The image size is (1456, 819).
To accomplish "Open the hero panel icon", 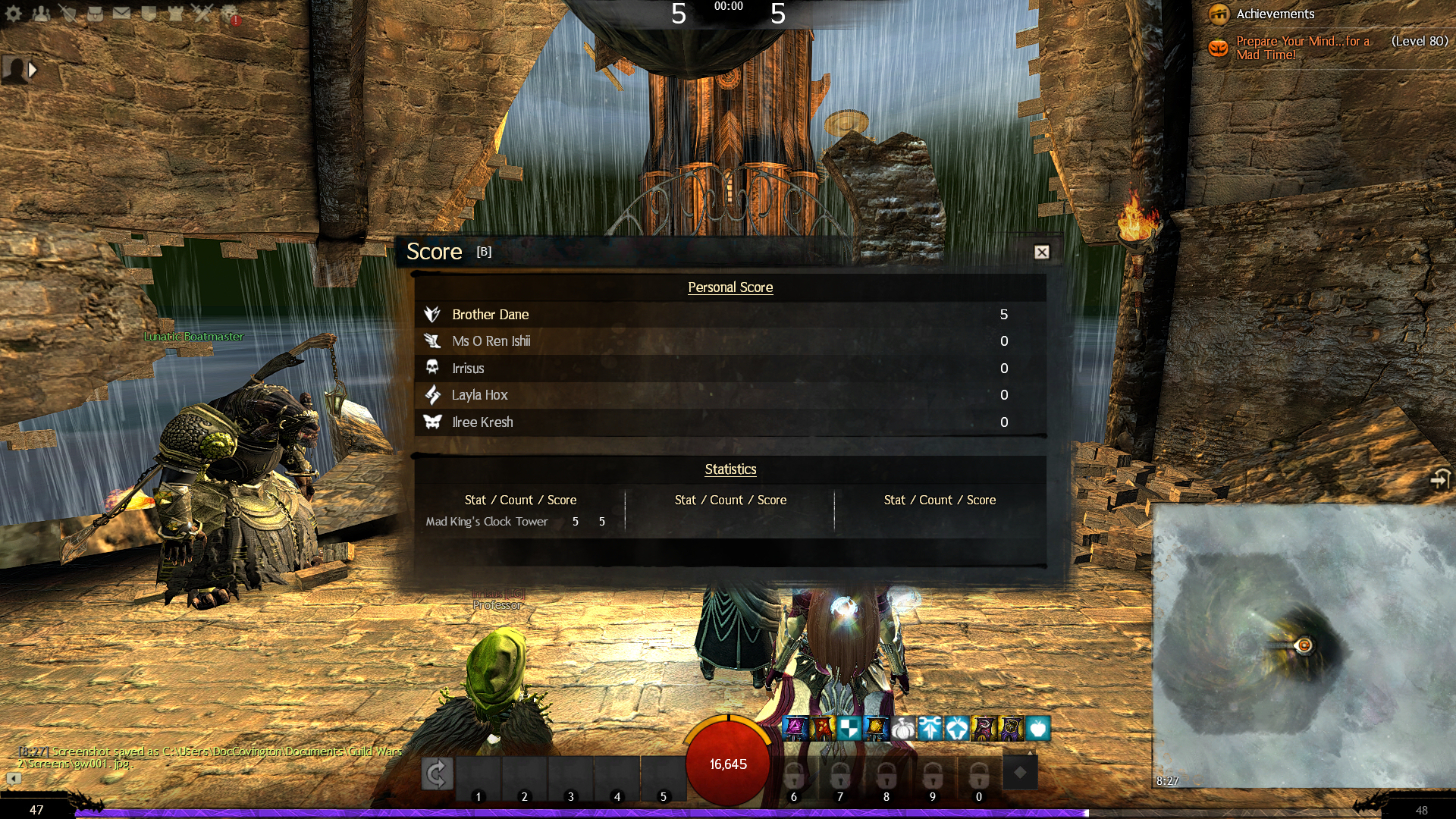I will [68, 13].
